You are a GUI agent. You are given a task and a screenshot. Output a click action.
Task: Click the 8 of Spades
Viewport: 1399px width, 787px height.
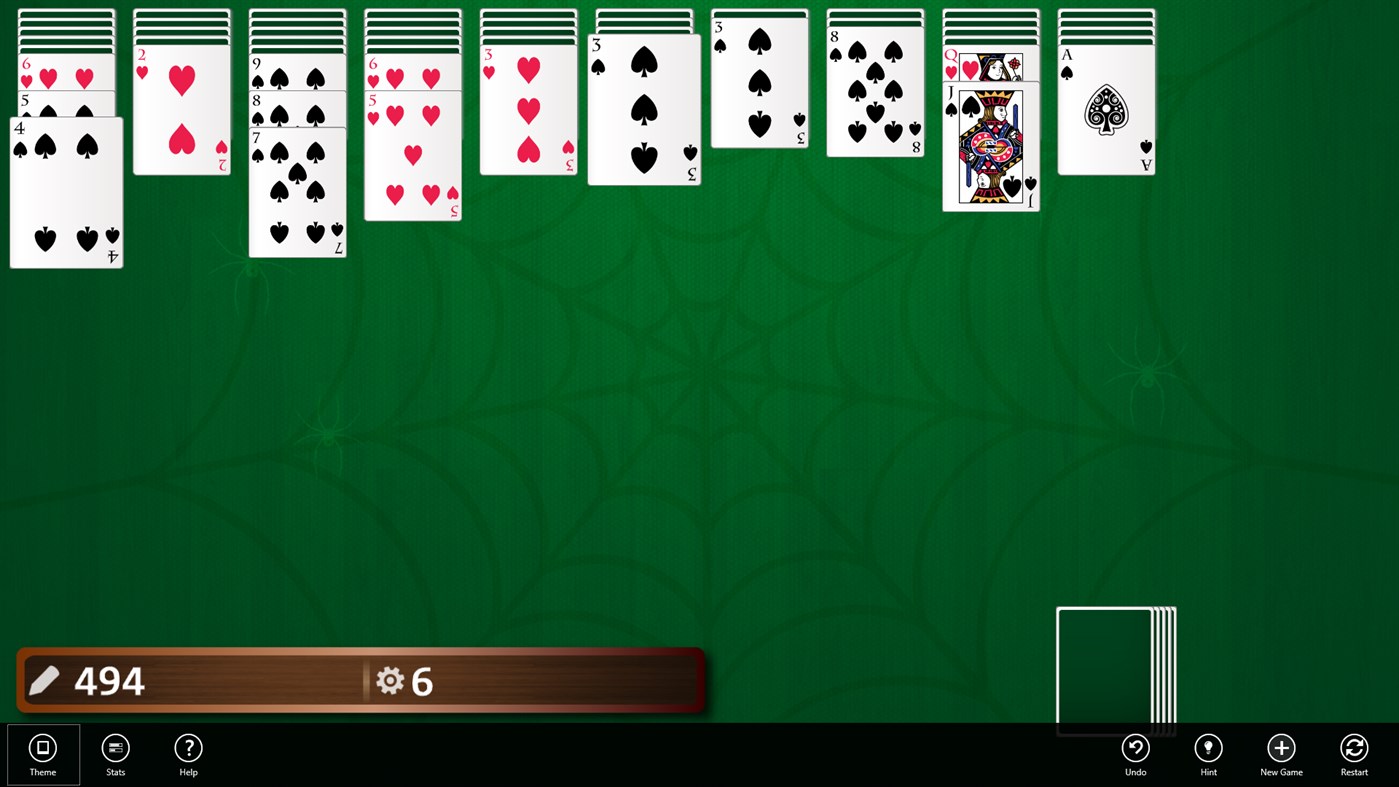point(874,95)
